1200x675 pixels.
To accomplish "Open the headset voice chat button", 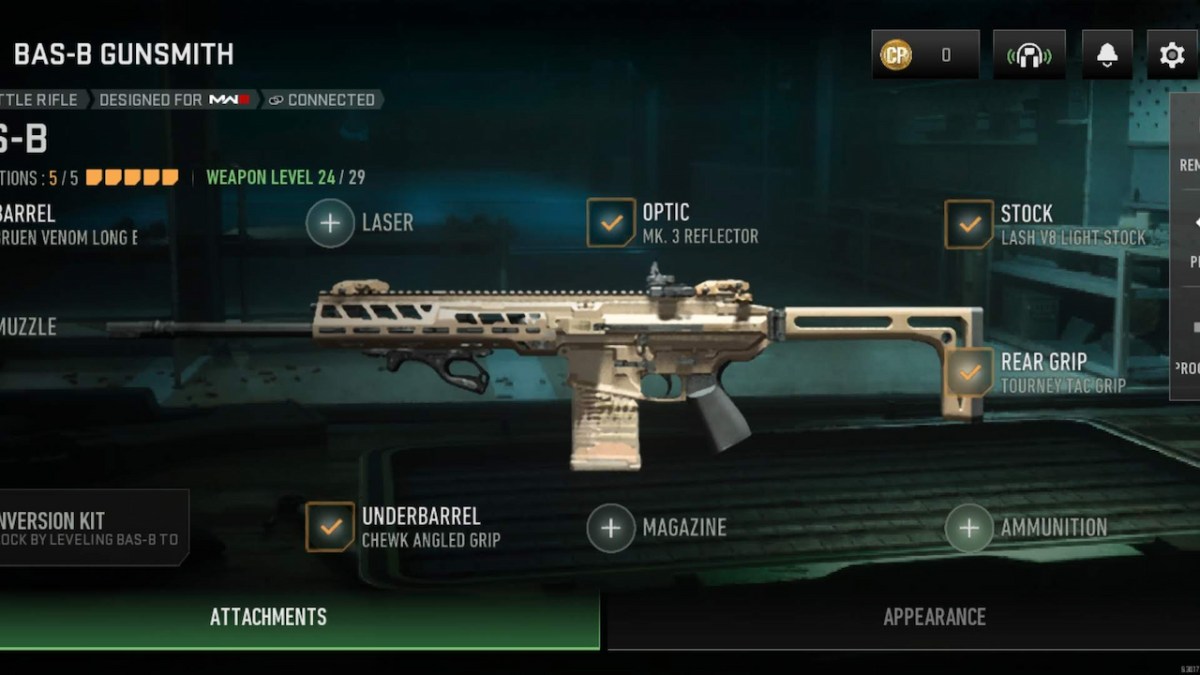I will point(1029,55).
